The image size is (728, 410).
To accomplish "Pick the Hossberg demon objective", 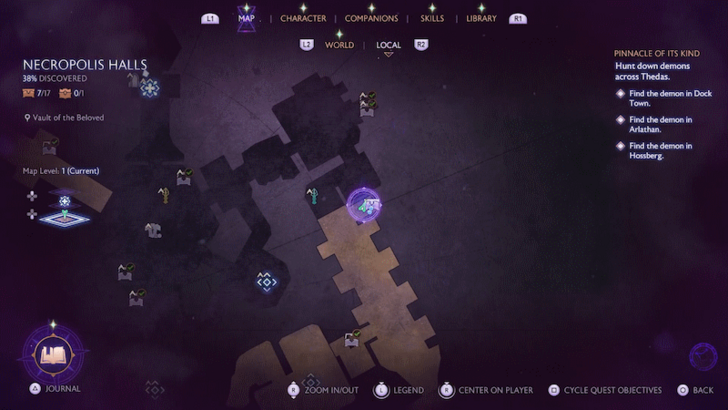I will point(655,150).
